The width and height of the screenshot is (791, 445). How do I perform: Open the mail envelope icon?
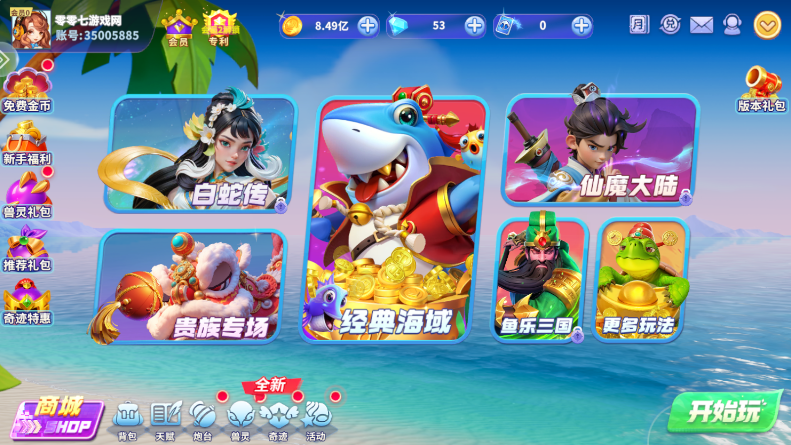pos(702,25)
